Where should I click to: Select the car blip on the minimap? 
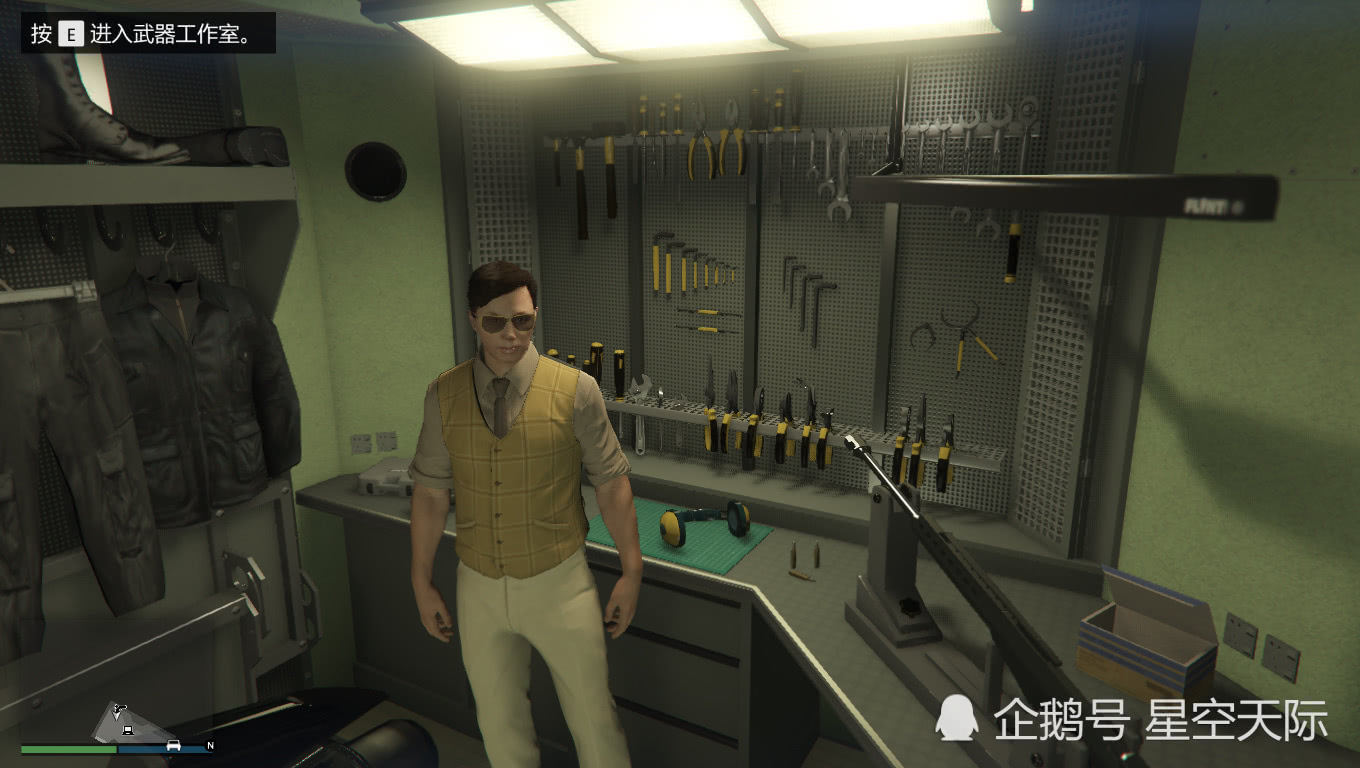[174, 745]
